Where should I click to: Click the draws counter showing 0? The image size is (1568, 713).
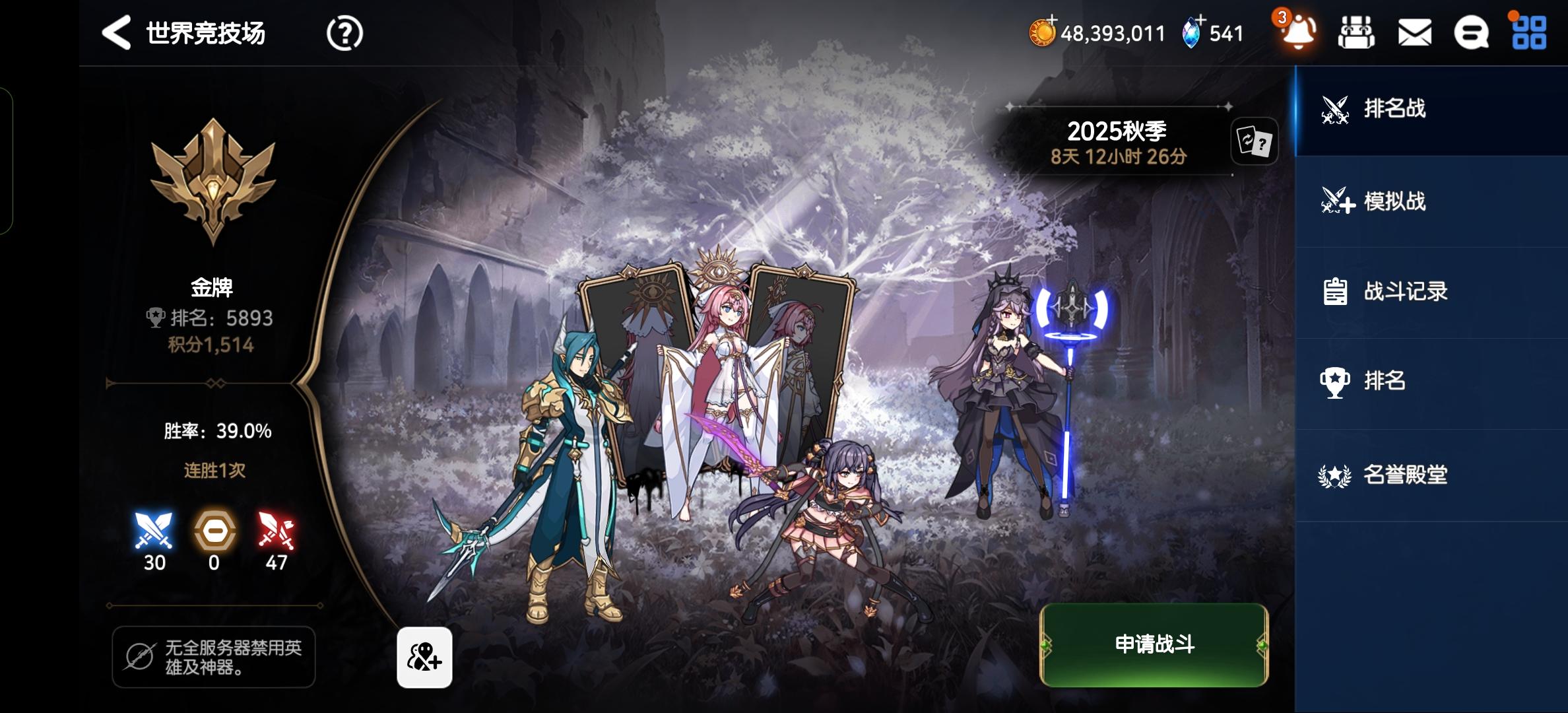coord(216,535)
